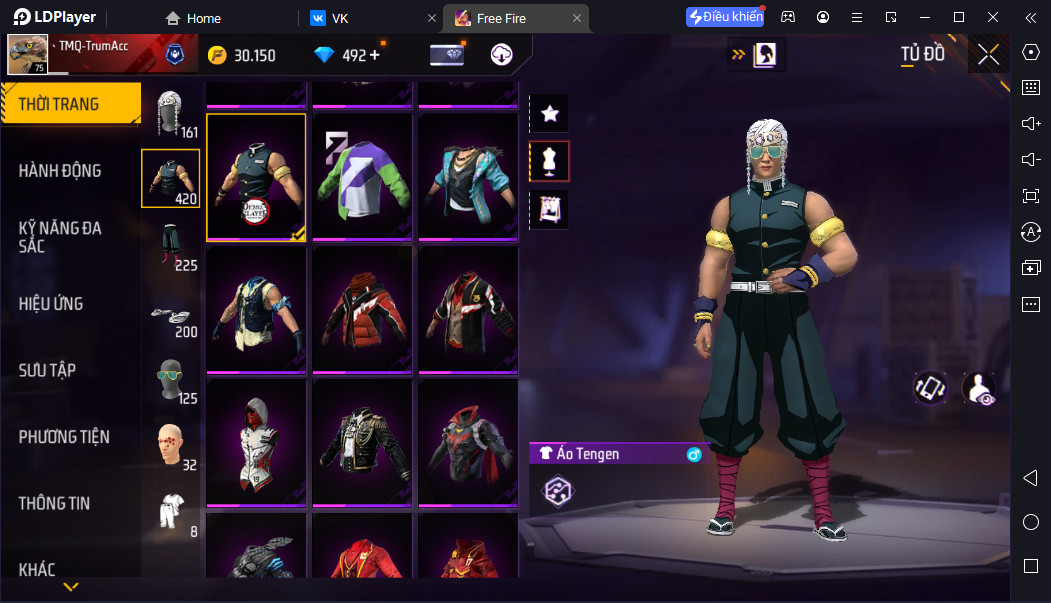The height and width of the screenshot is (603, 1051).
Task: Select the pants subcategory showing 225
Action: [x=171, y=246]
